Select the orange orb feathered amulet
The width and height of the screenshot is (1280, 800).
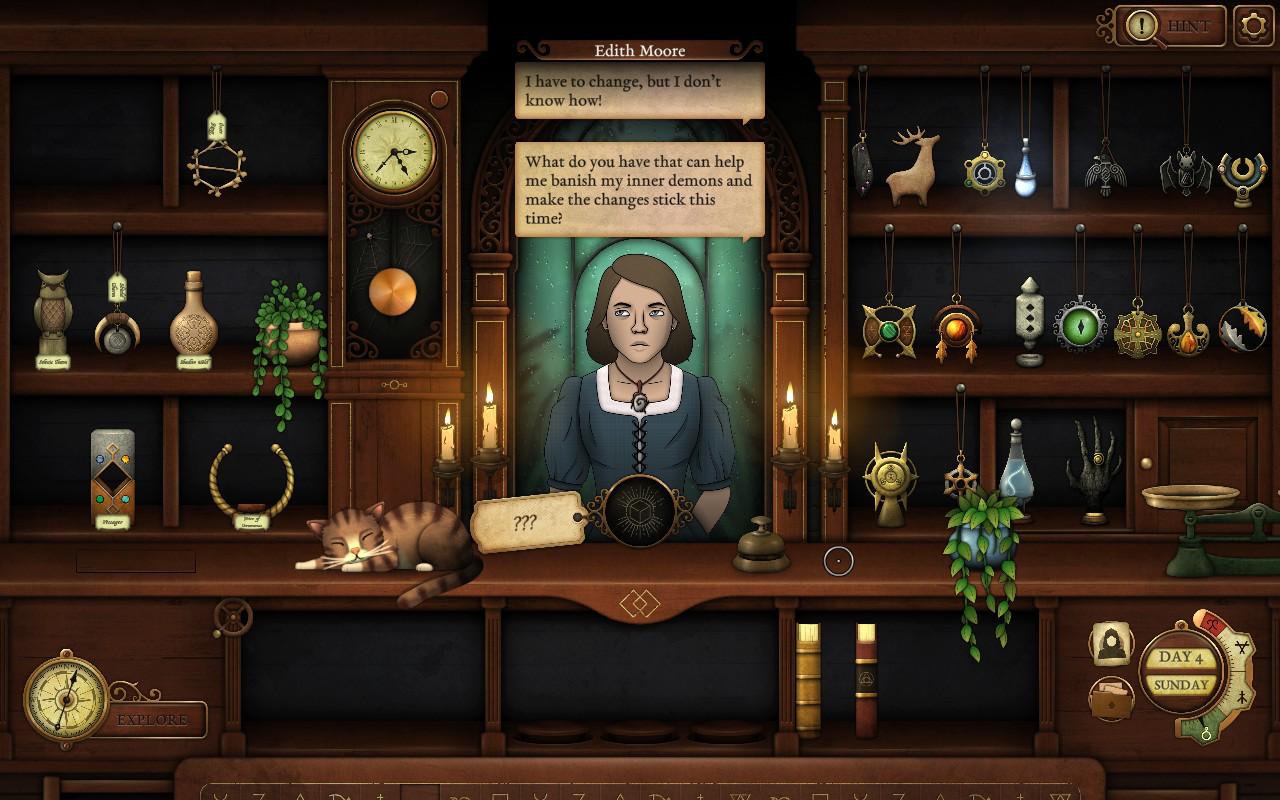956,330
